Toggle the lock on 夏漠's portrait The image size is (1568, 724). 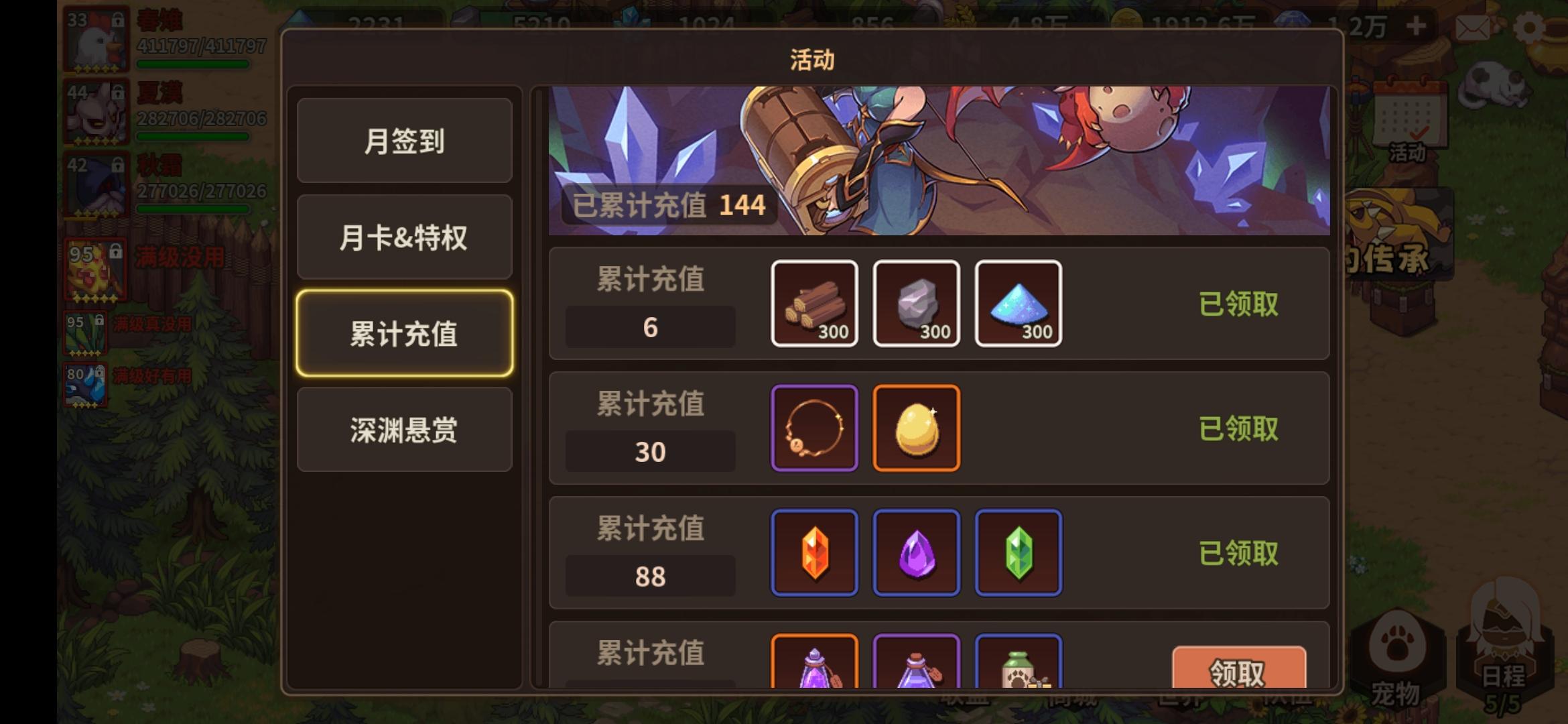[x=119, y=94]
